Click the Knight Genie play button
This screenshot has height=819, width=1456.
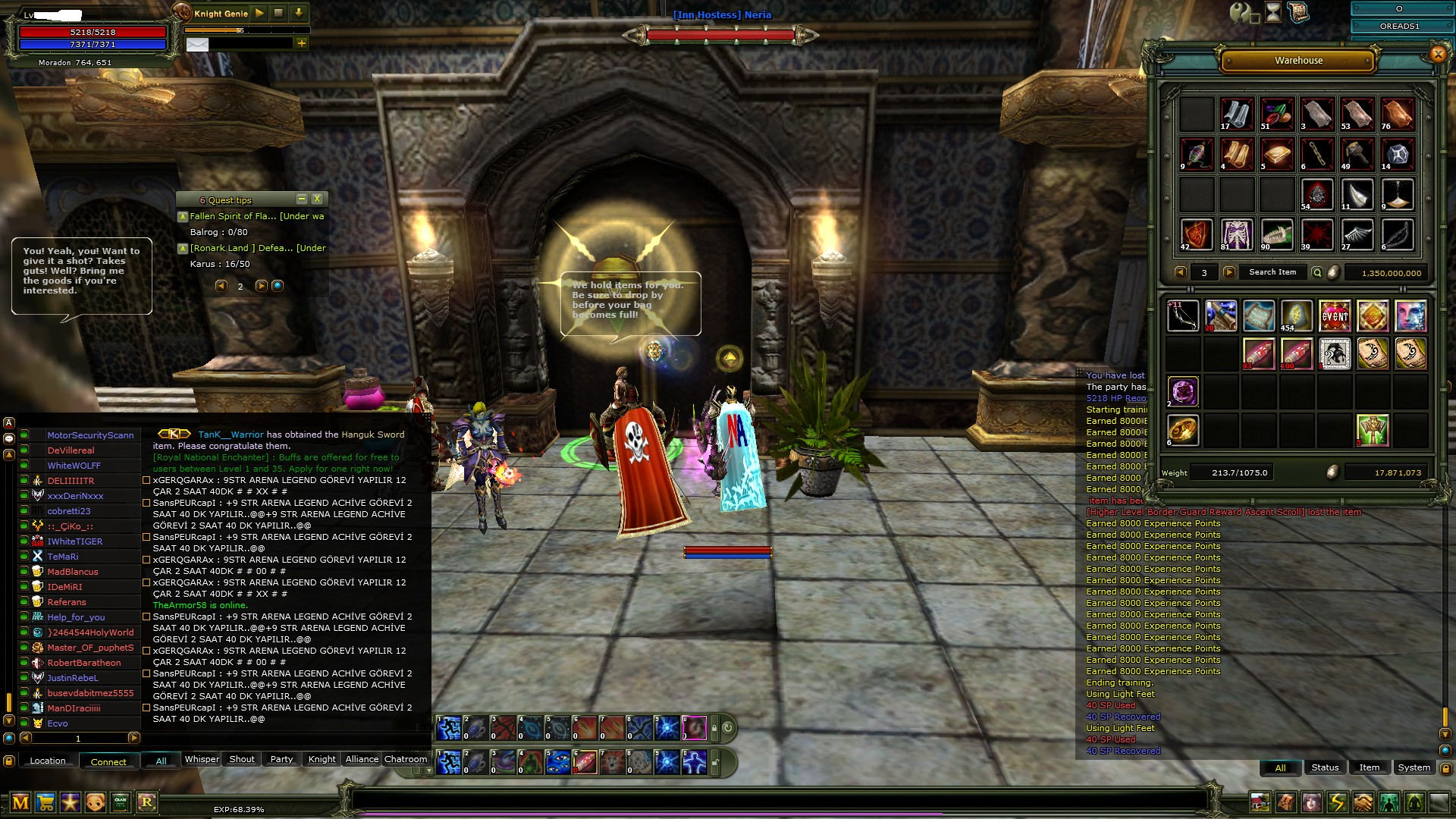click(259, 13)
